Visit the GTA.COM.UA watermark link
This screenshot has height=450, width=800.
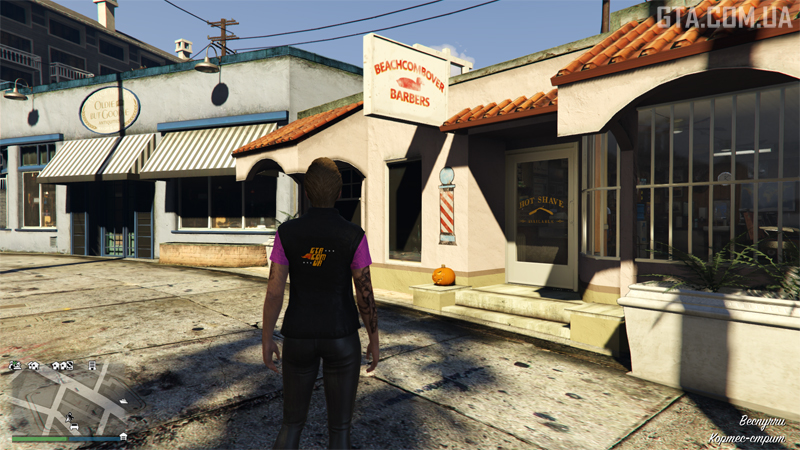pos(726,18)
